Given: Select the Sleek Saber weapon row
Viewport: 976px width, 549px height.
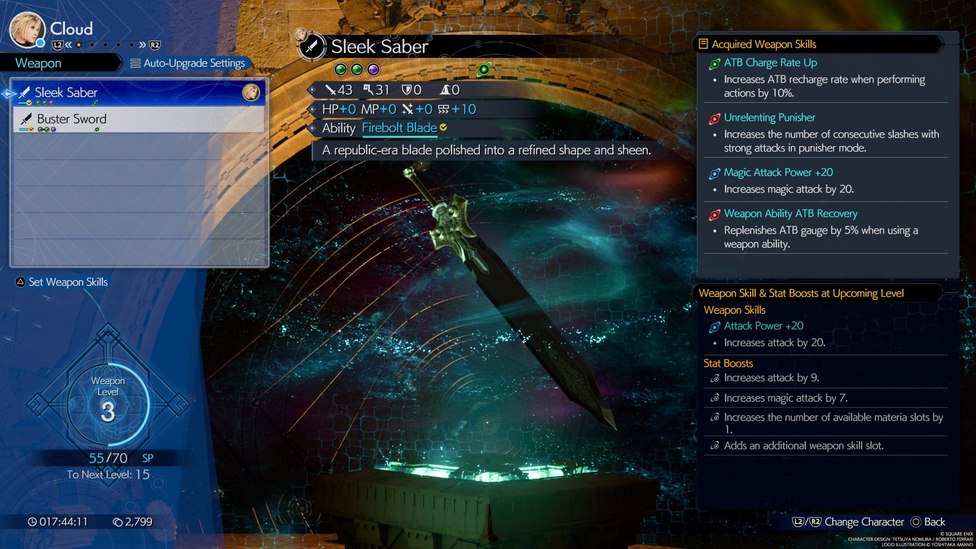Looking at the screenshot, I should click(138, 93).
